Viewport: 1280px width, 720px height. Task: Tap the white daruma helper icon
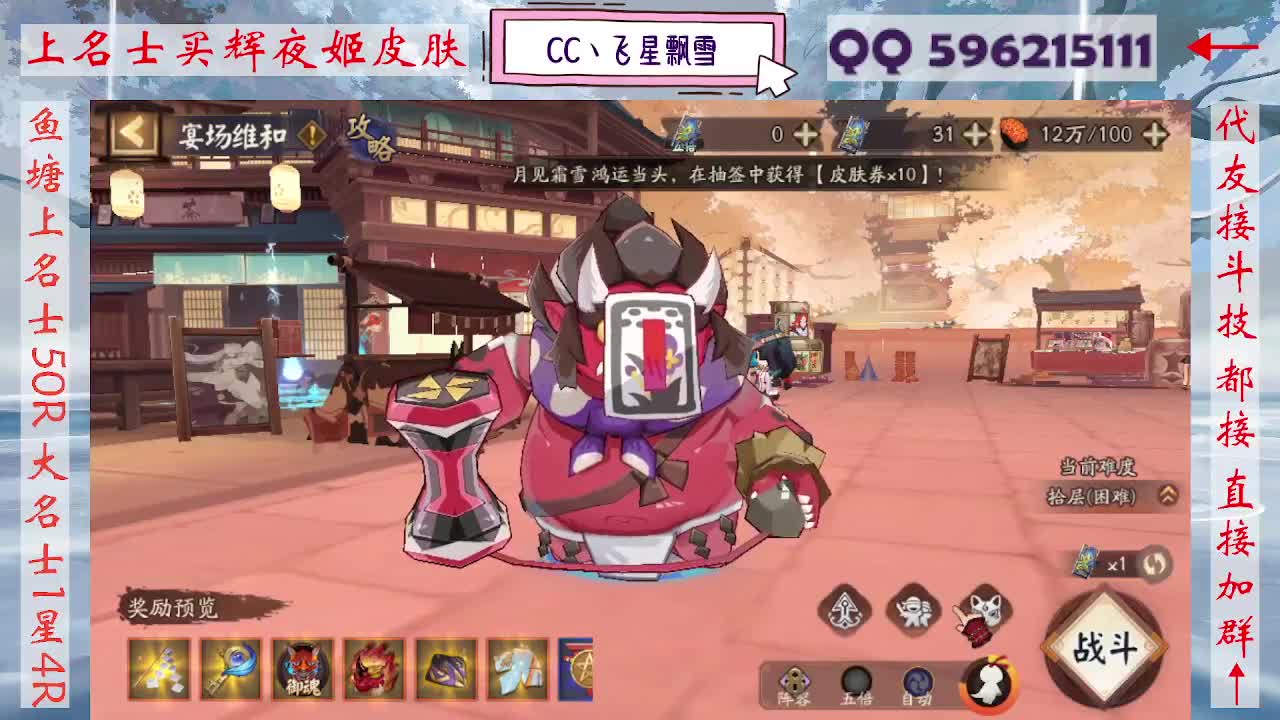point(988,686)
